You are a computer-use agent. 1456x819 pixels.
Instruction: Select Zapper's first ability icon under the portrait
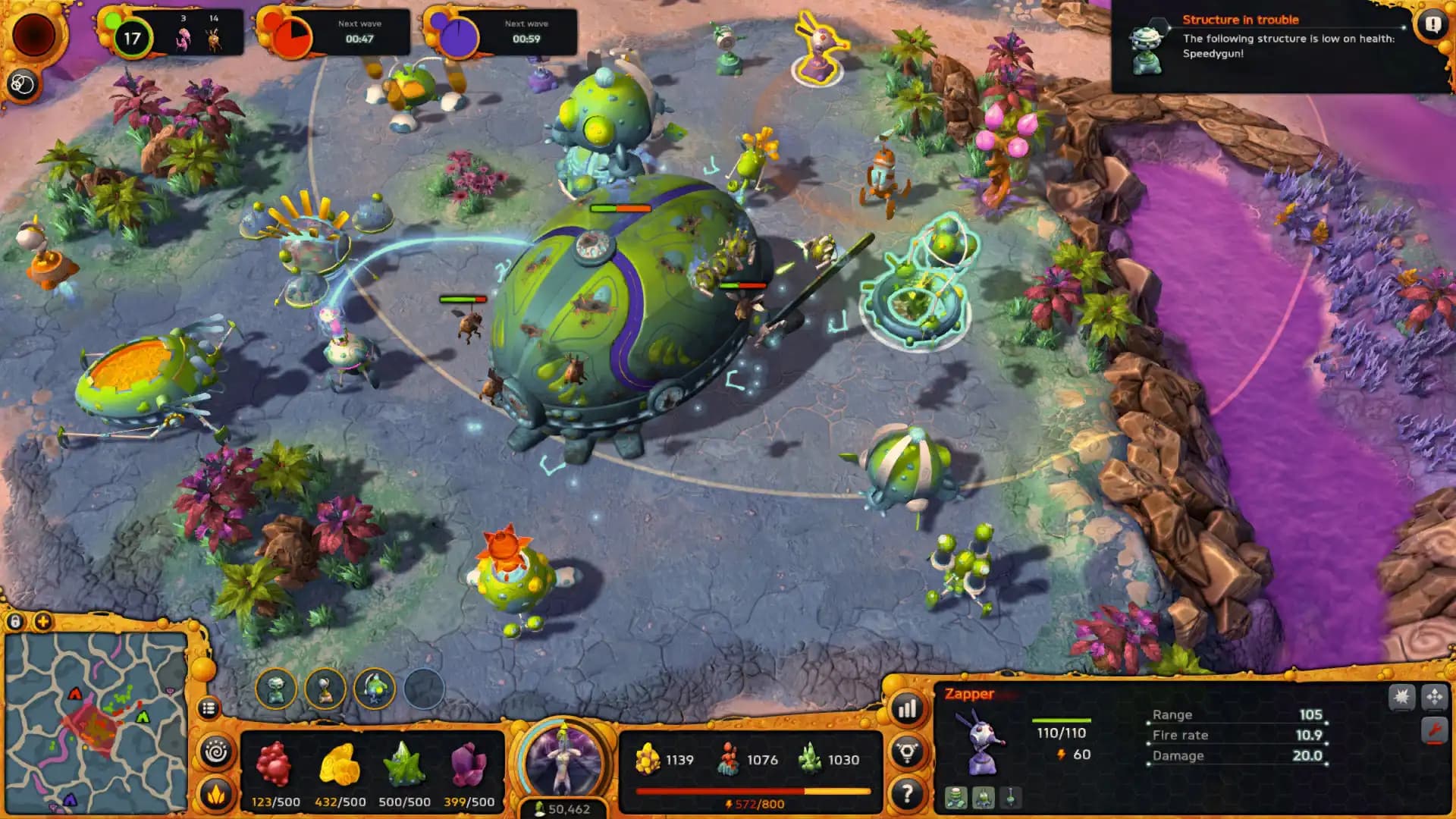pos(957,798)
